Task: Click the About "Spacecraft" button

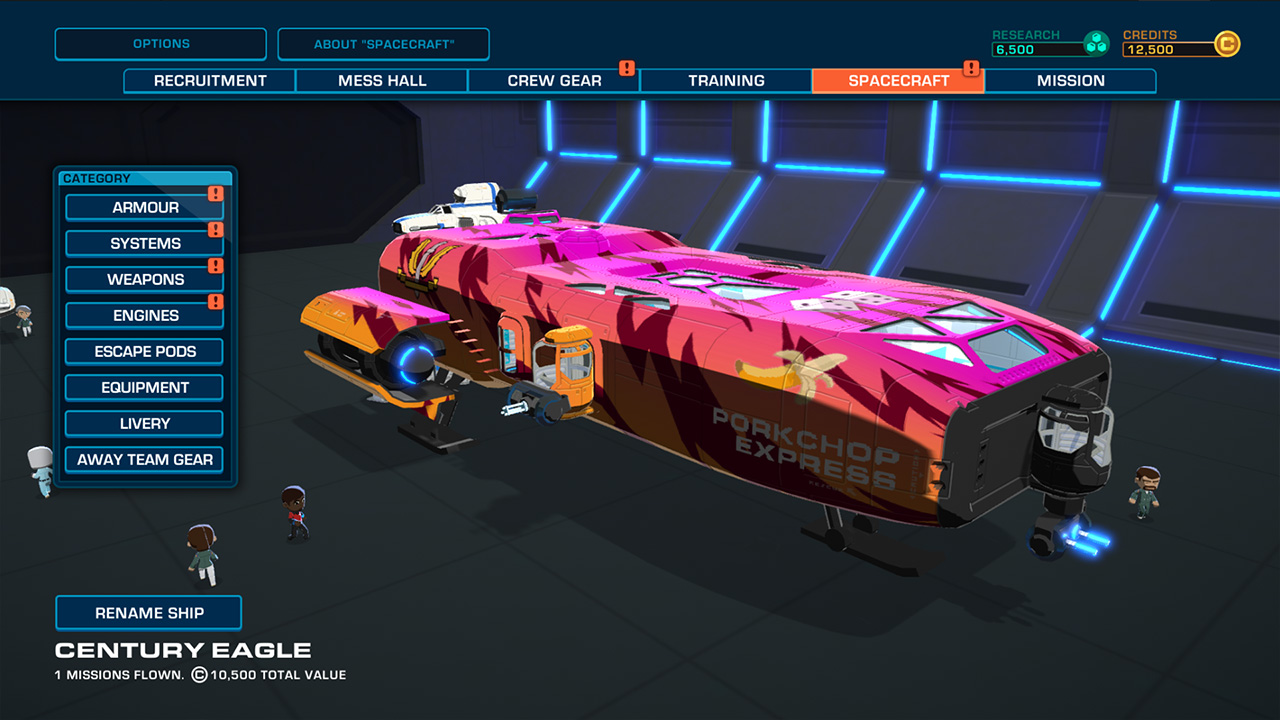Action: click(x=384, y=43)
